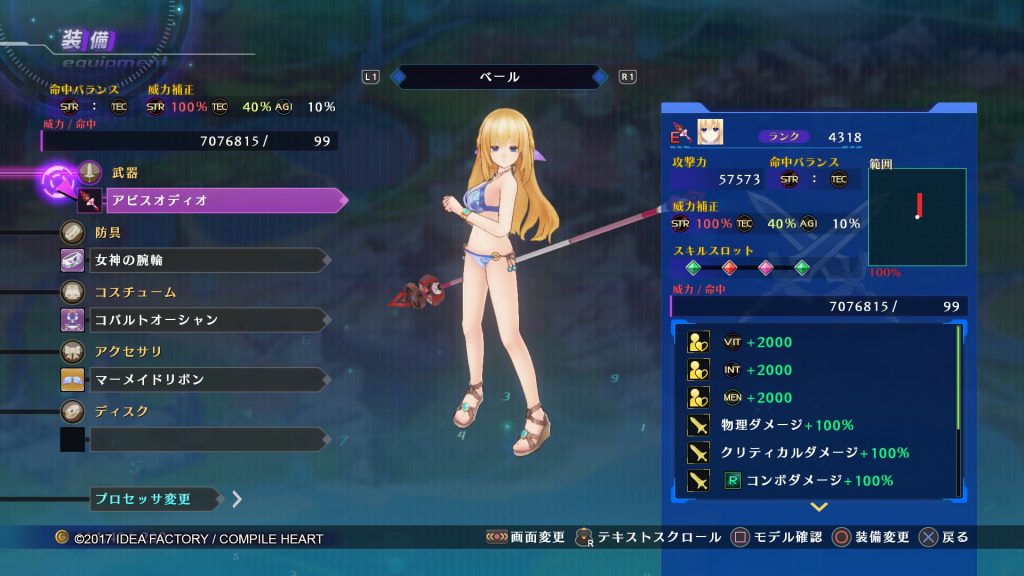Click the red skill slot gem
Viewport: 1024px width, 576px height.
pos(729,268)
